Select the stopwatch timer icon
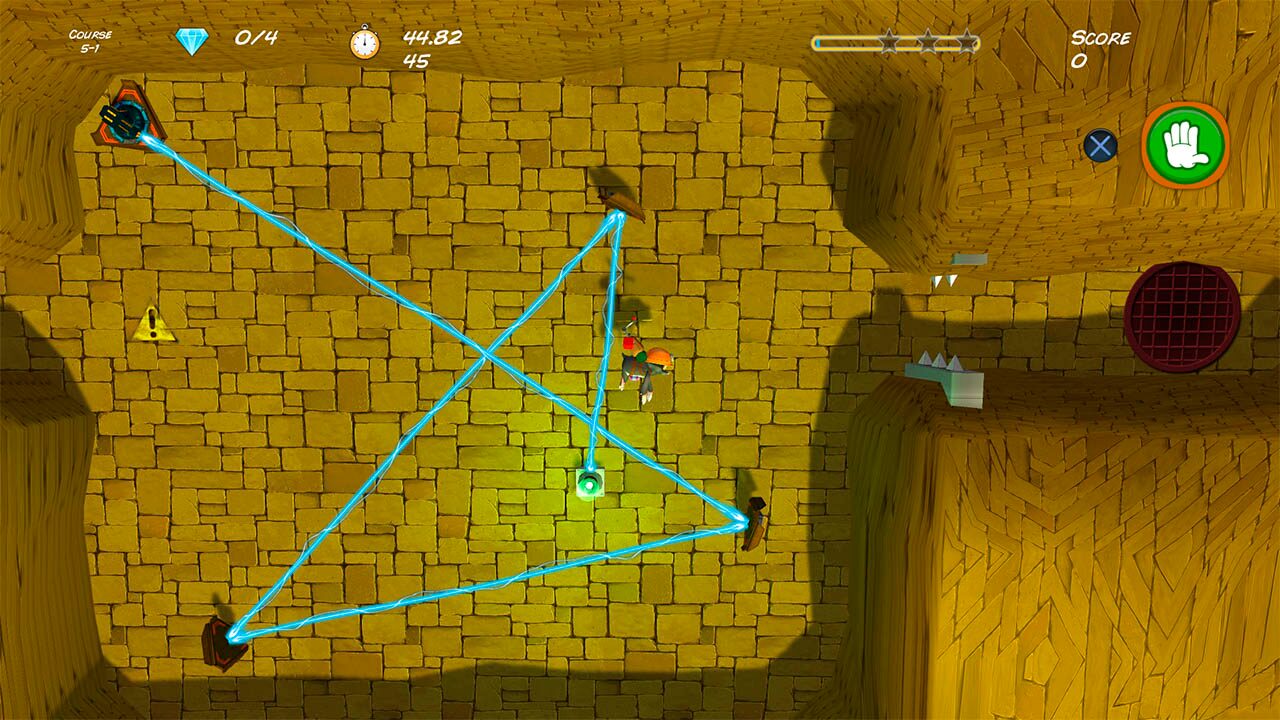 point(366,41)
